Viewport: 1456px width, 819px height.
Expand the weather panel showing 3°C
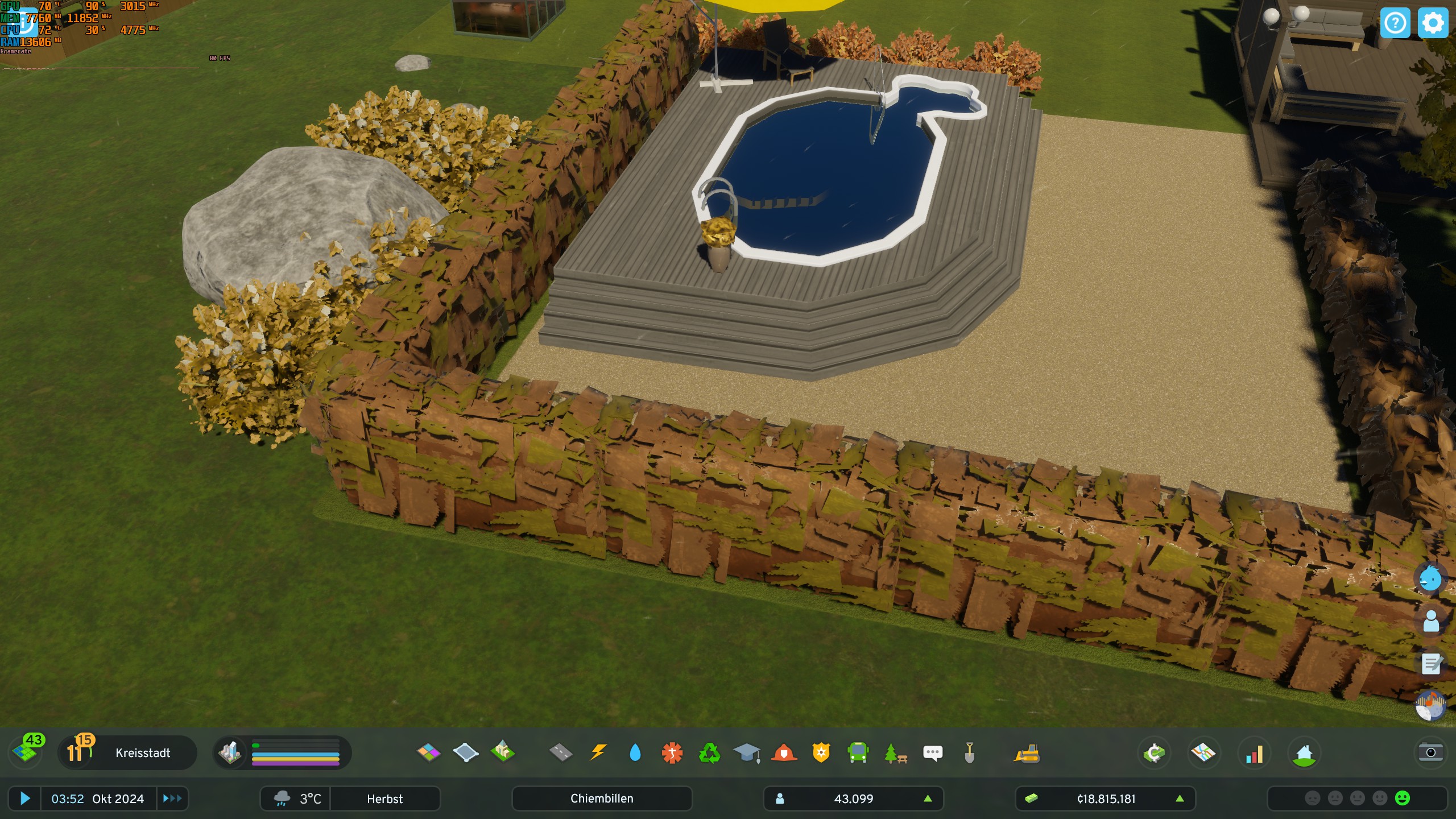[296, 799]
